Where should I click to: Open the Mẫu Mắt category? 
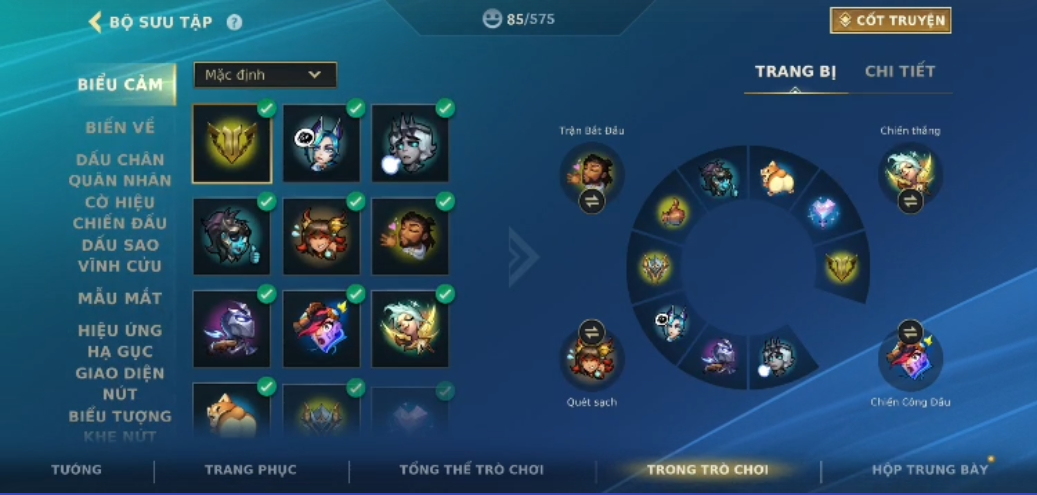coord(120,298)
